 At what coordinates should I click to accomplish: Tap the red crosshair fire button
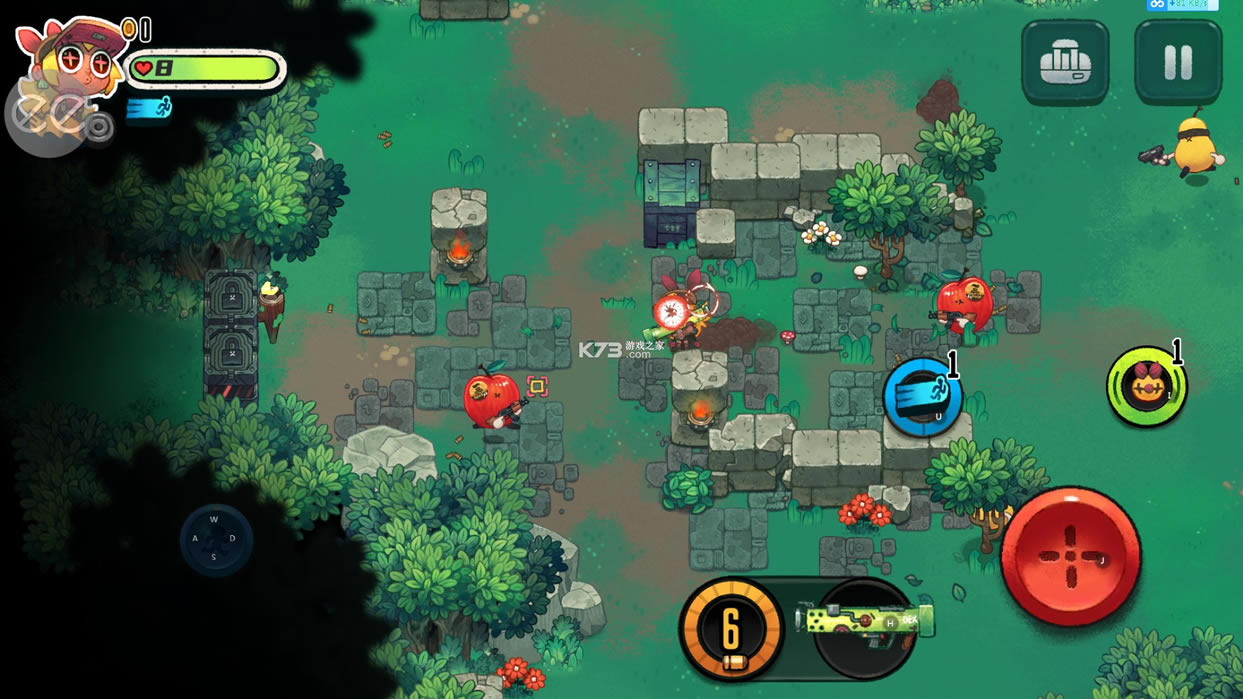[x=1070, y=556]
